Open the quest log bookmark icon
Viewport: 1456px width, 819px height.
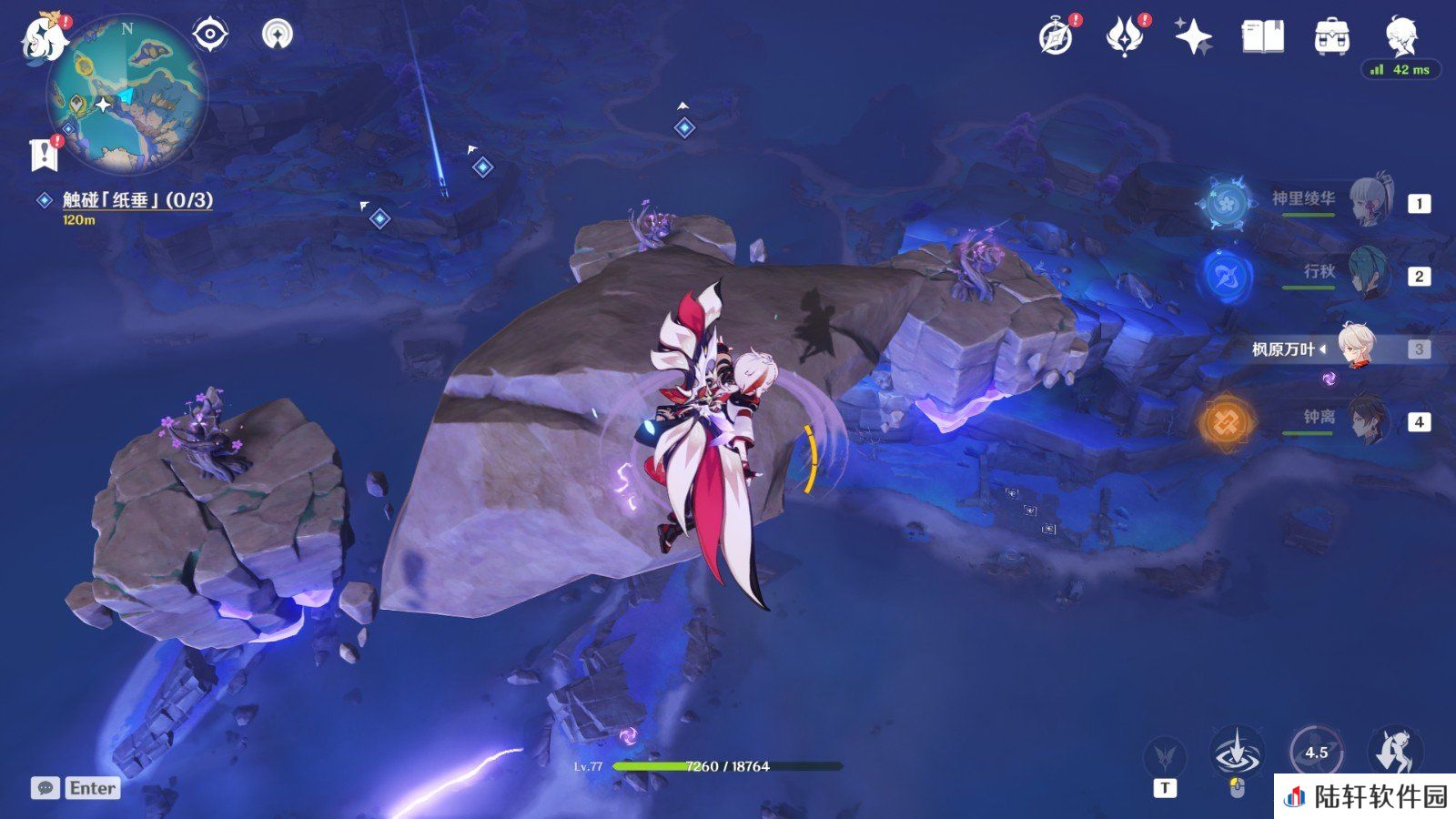[x=44, y=155]
